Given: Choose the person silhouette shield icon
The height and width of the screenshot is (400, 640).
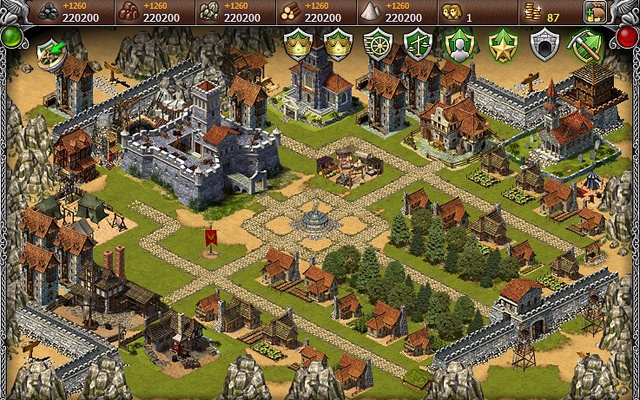Looking at the screenshot, I should [459, 44].
